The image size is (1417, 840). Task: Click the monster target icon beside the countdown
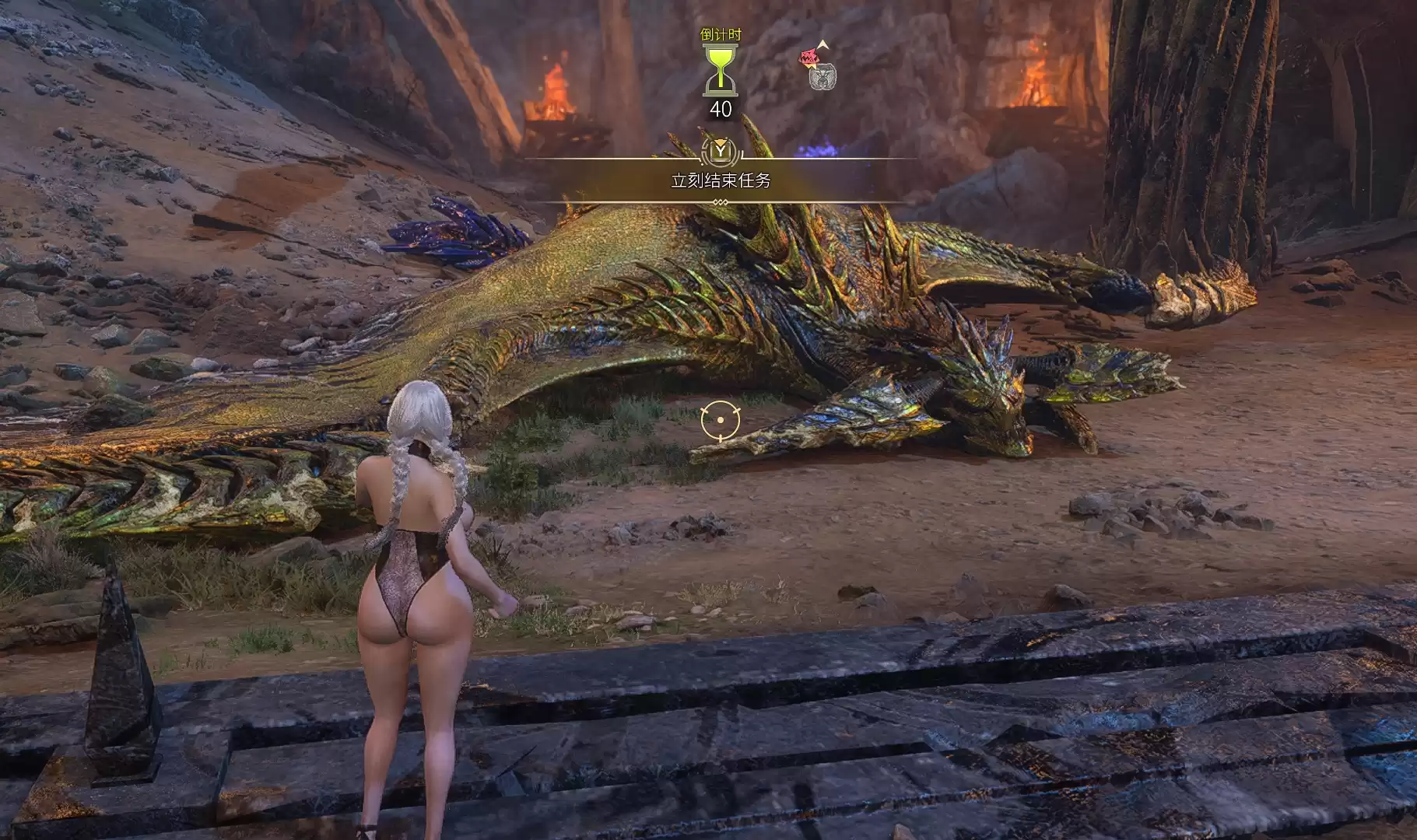click(817, 67)
